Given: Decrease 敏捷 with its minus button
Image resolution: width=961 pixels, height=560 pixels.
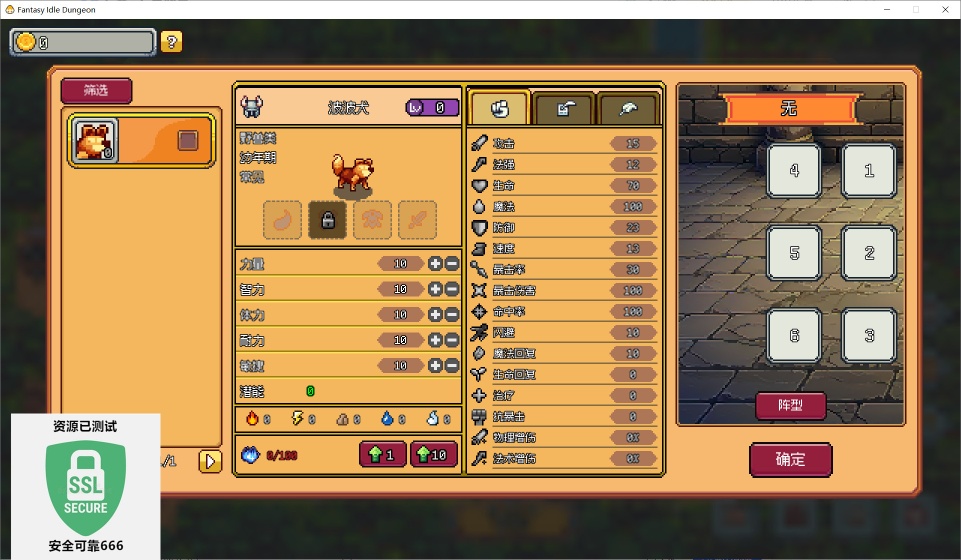Looking at the screenshot, I should [452, 366].
